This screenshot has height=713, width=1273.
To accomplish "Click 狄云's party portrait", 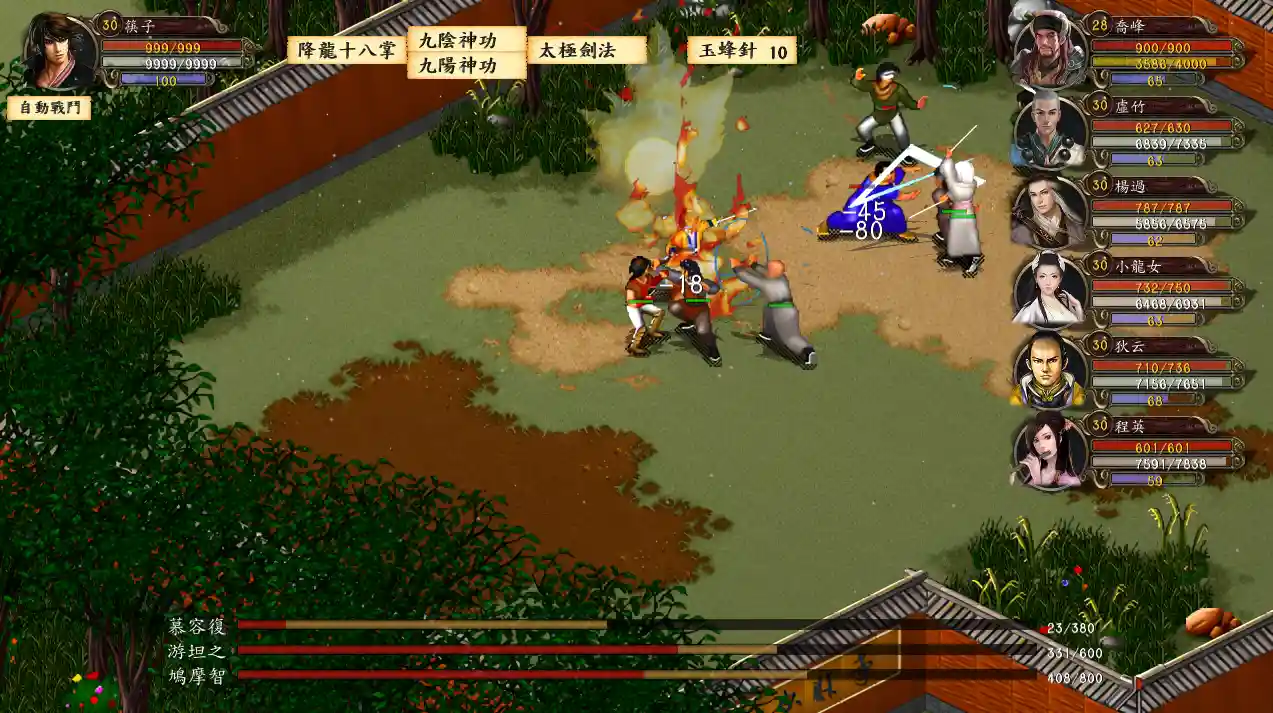I will [1049, 370].
